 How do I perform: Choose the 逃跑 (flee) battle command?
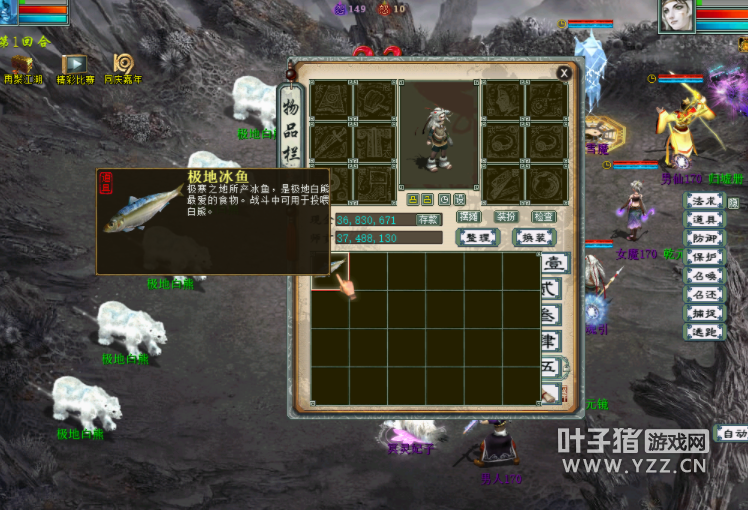coord(703,331)
